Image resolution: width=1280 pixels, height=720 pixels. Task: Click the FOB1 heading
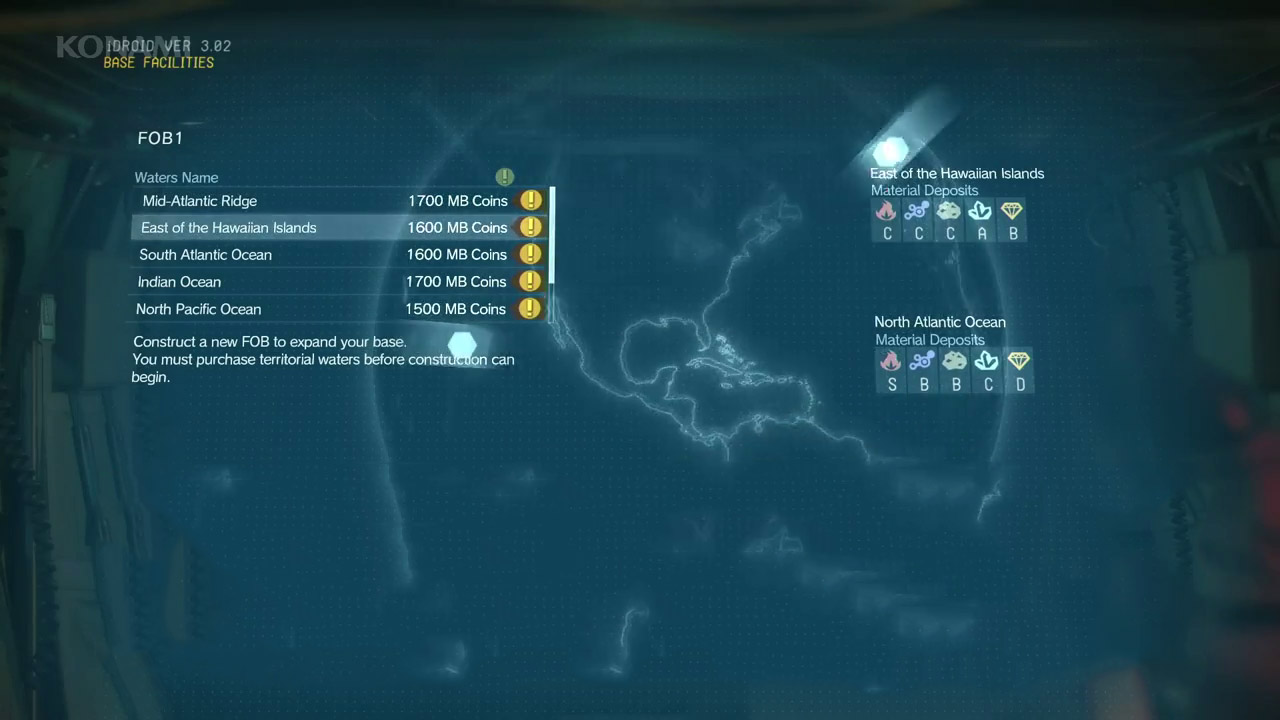[x=160, y=138]
